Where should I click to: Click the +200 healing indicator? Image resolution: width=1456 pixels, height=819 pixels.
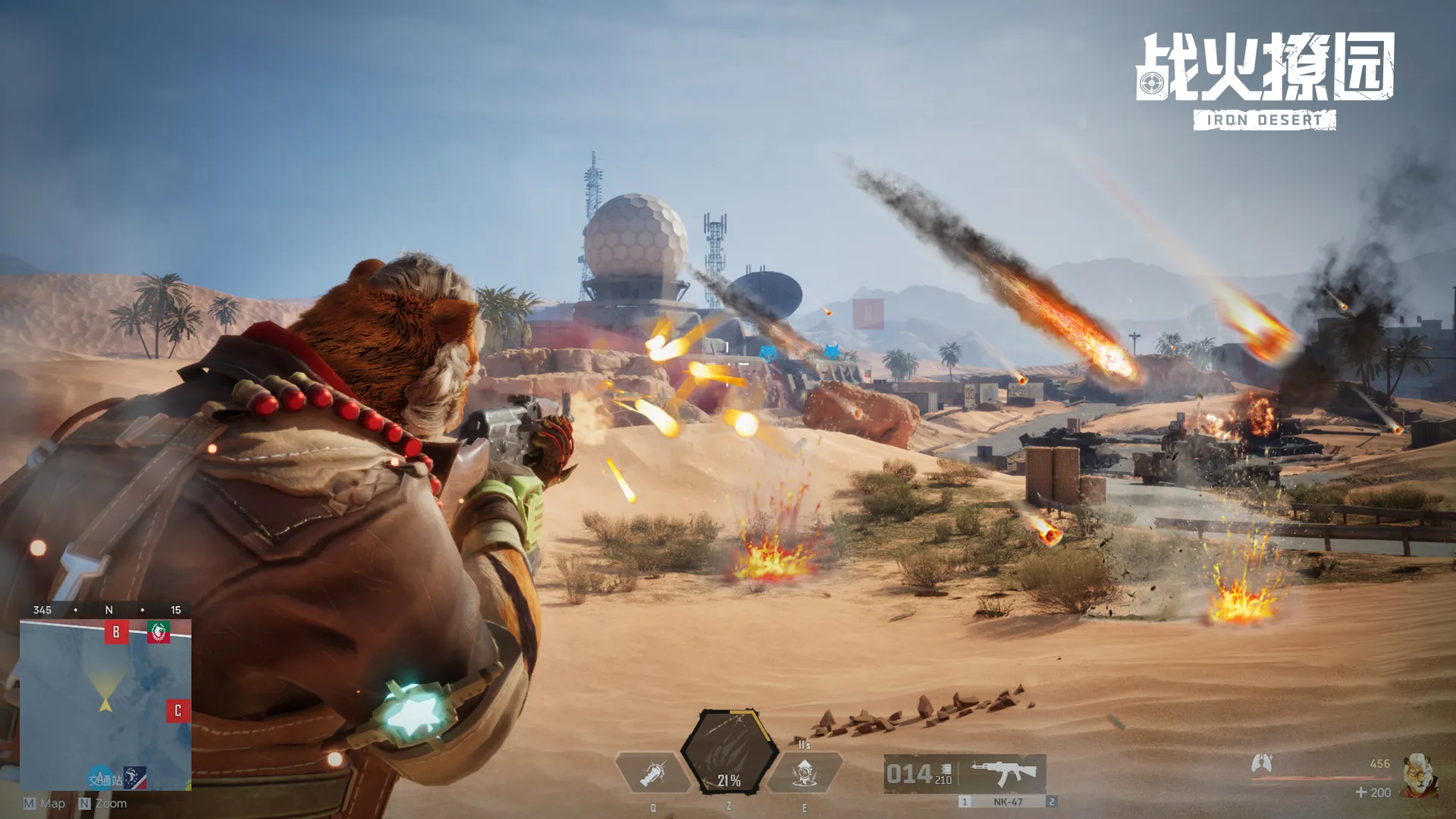(x=1373, y=792)
